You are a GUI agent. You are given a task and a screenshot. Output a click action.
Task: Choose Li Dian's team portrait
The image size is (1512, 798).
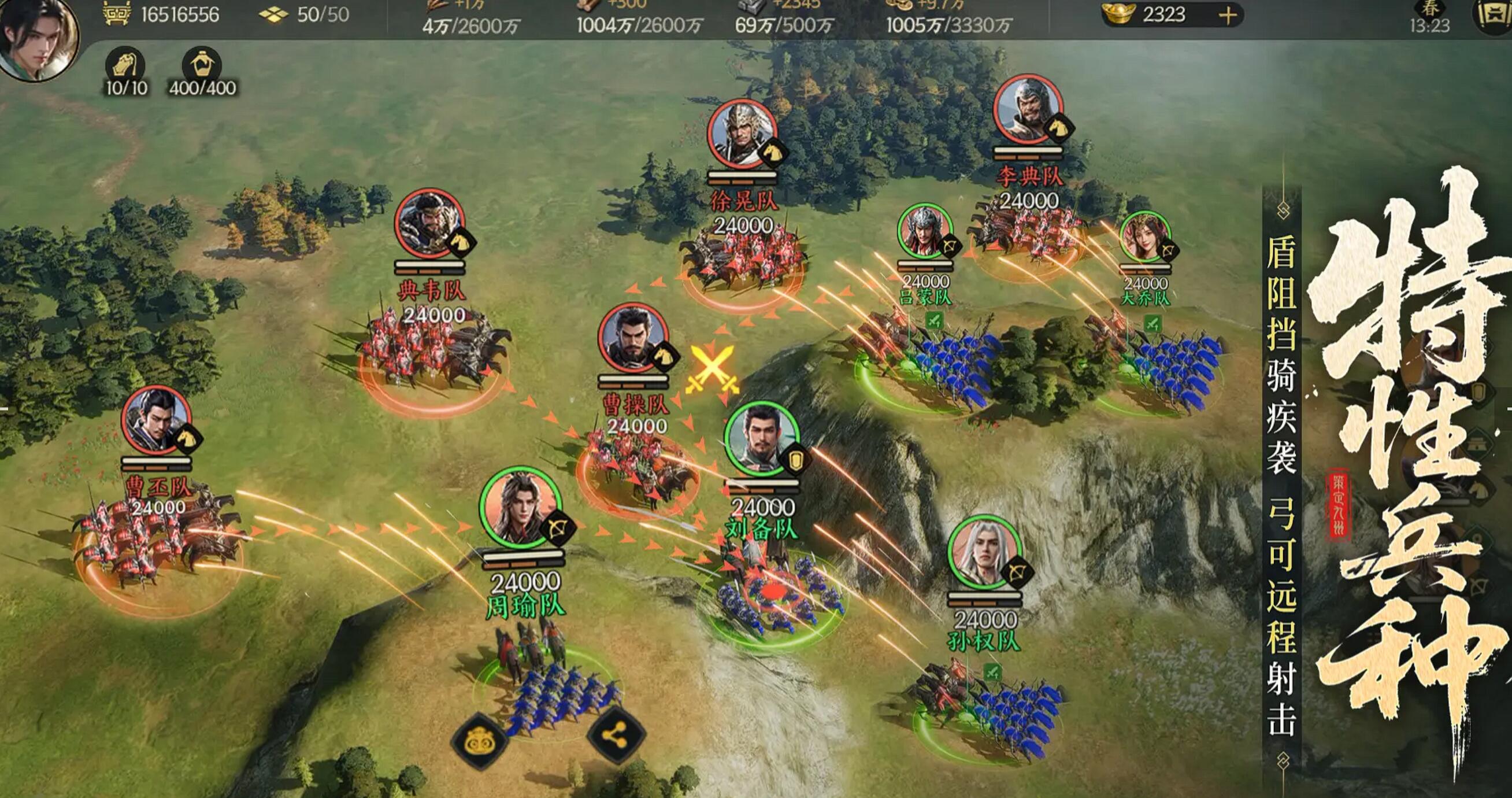[x=1028, y=109]
